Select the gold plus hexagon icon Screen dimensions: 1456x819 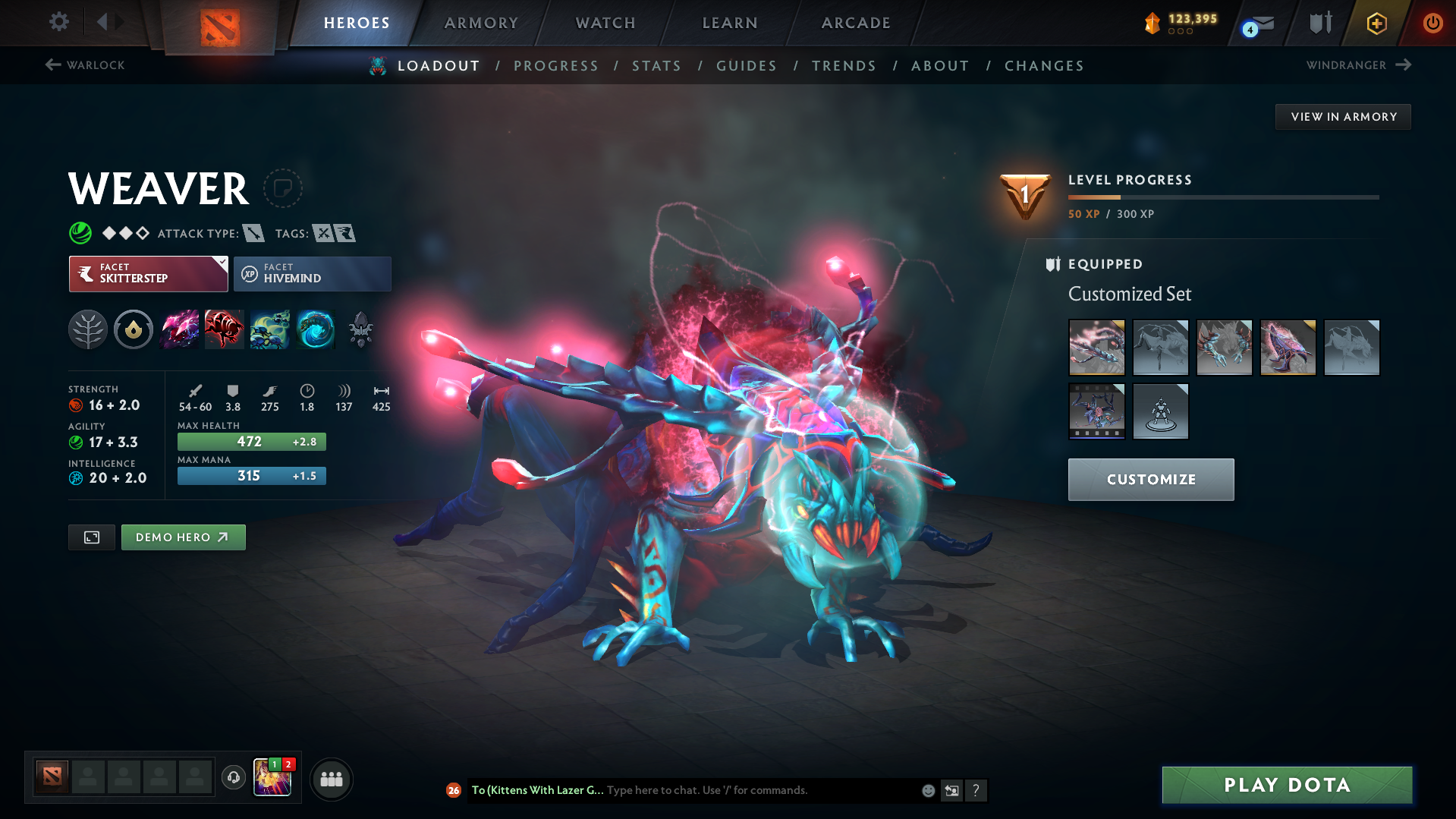point(1376,23)
